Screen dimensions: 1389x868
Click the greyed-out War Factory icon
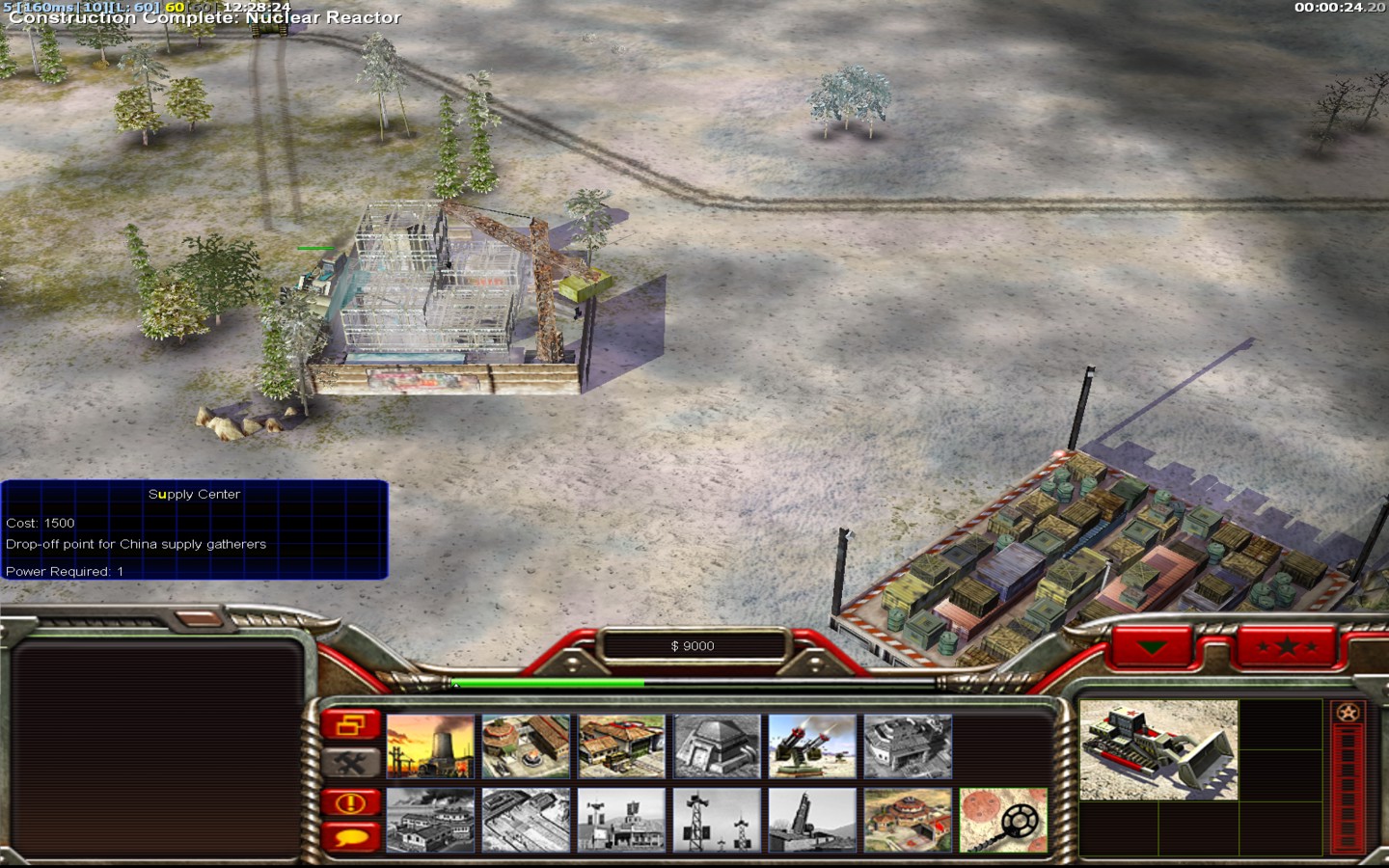coord(908,746)
